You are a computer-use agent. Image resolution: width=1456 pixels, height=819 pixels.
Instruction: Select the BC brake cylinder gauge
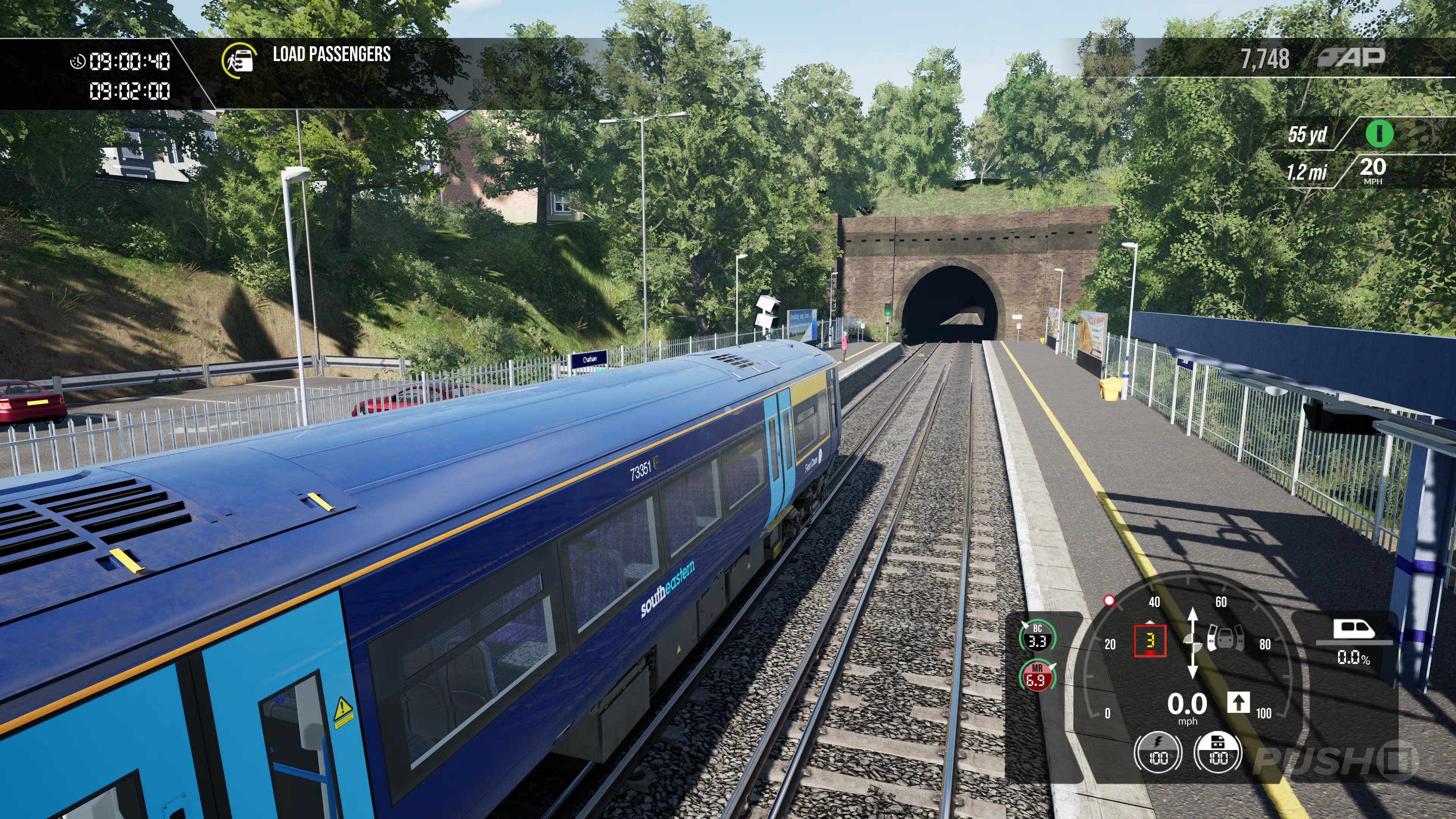point(1037,636)
